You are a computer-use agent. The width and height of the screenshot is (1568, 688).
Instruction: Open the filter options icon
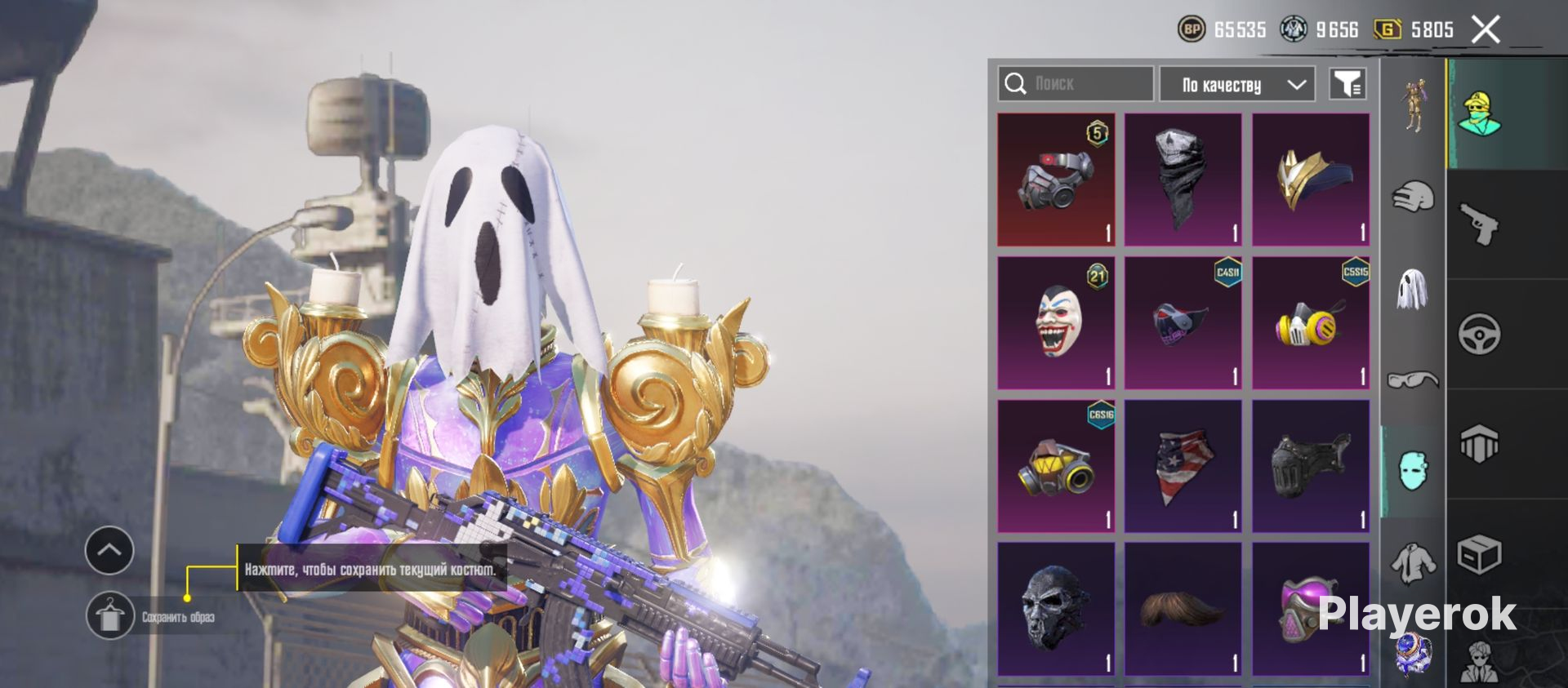point(1347,84)
